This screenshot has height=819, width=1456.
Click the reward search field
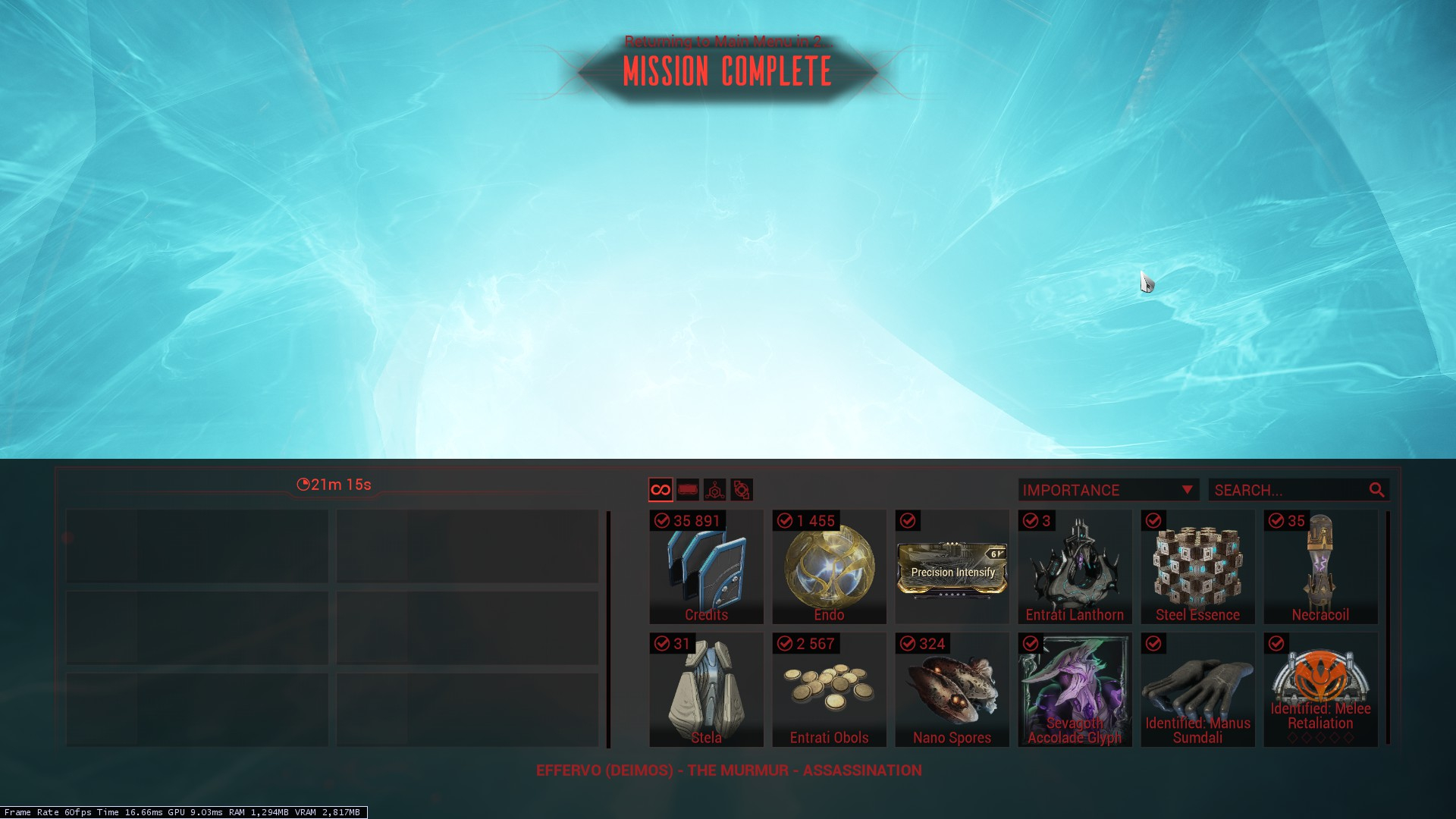tap(1289, 490)
